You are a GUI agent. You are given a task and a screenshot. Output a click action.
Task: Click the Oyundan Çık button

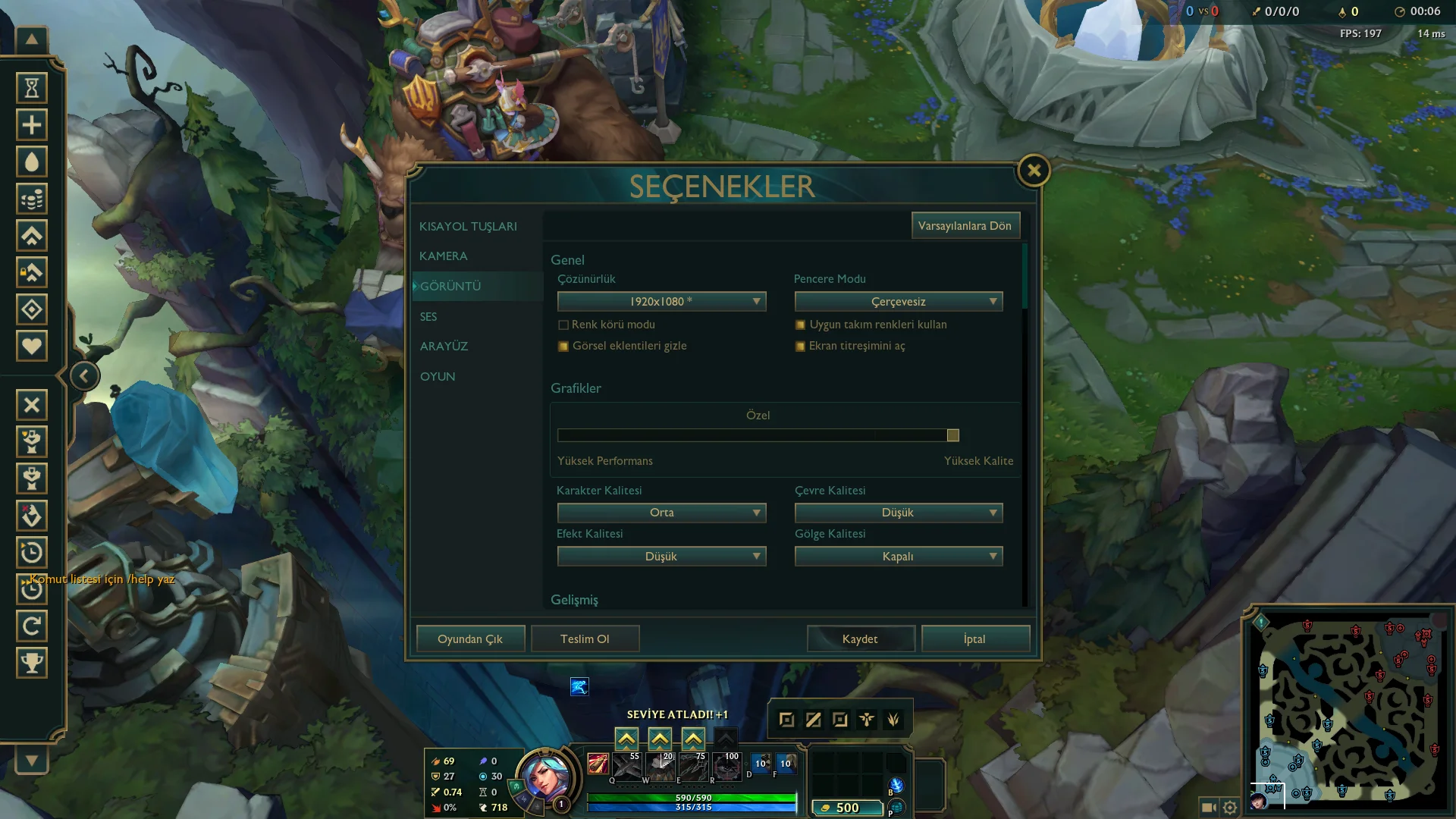(470, 639)
